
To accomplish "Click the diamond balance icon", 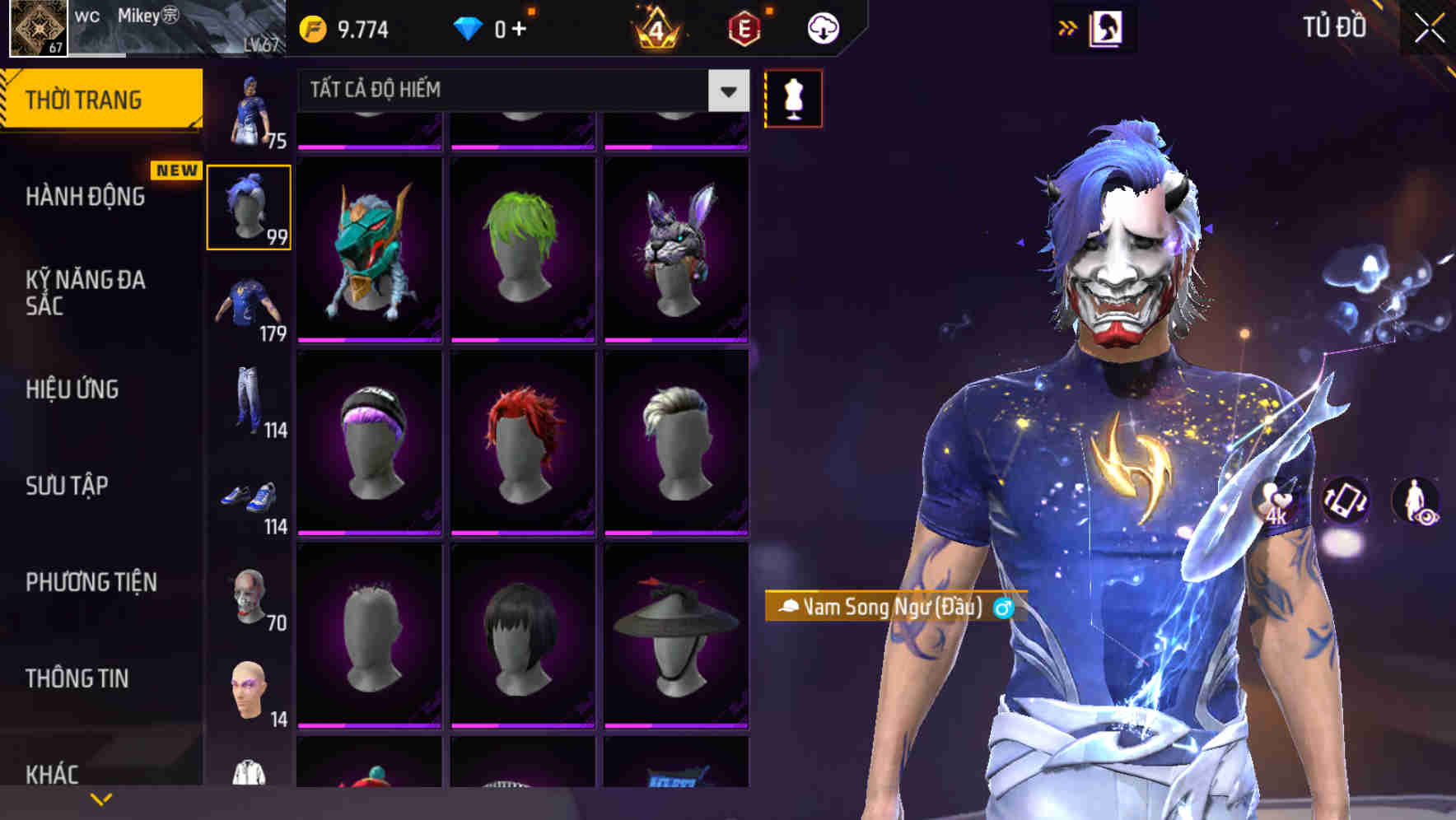I will click(x=467, y=26).
